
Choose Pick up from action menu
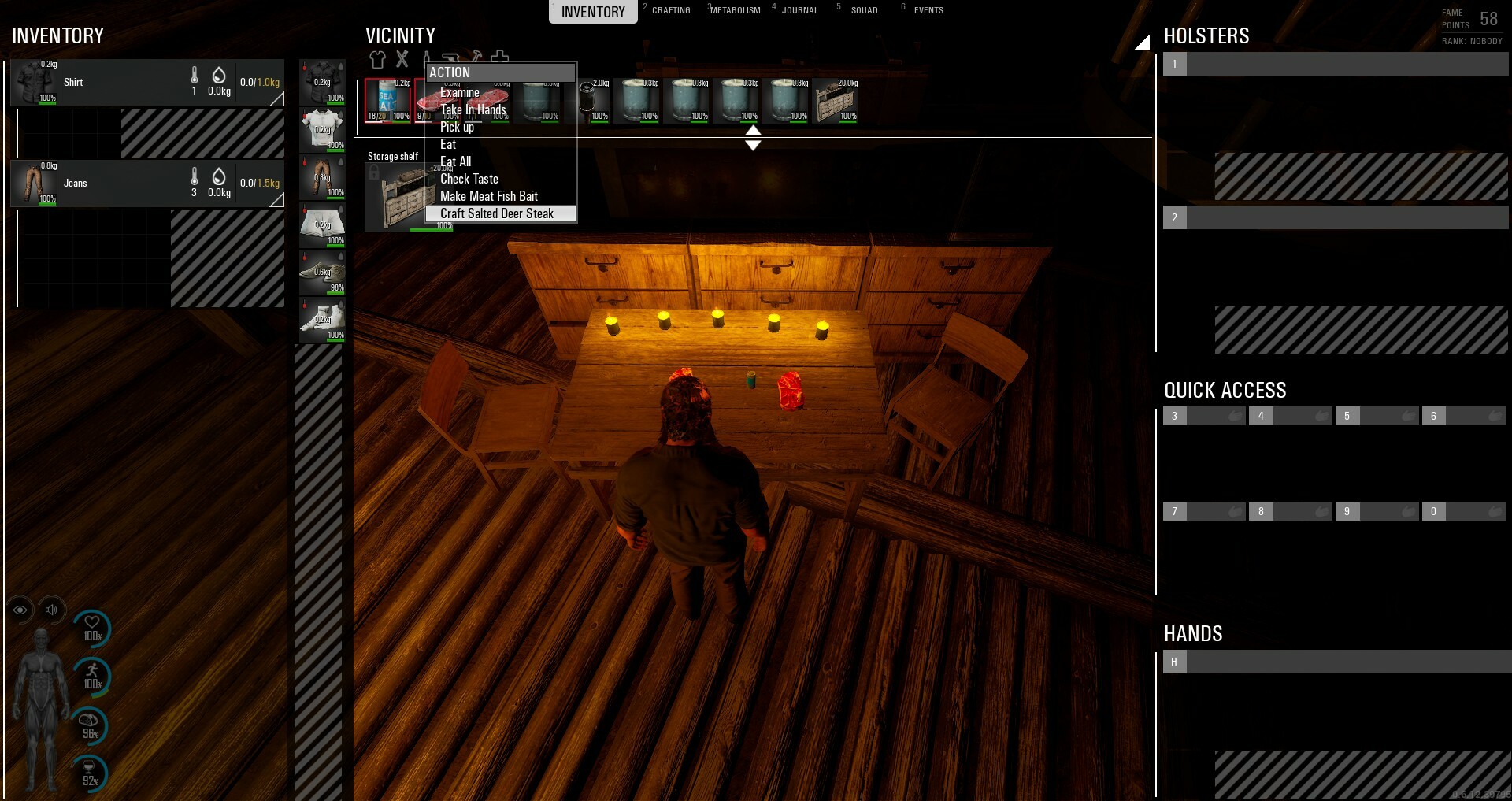tap(458, 127)
